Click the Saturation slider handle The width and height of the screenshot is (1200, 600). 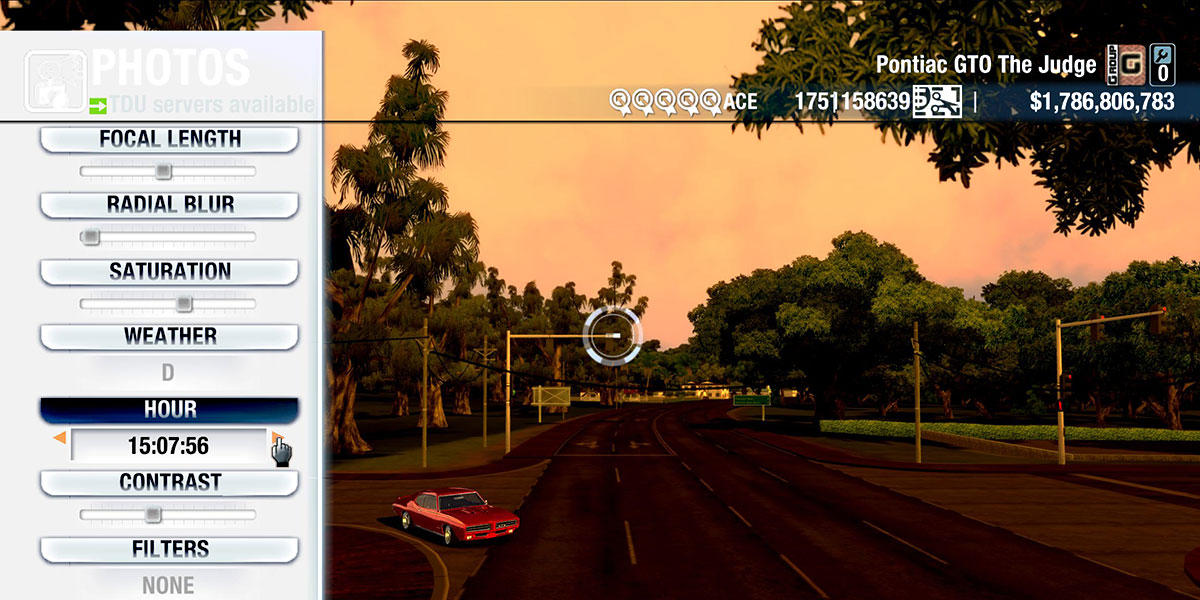point(184,303)
